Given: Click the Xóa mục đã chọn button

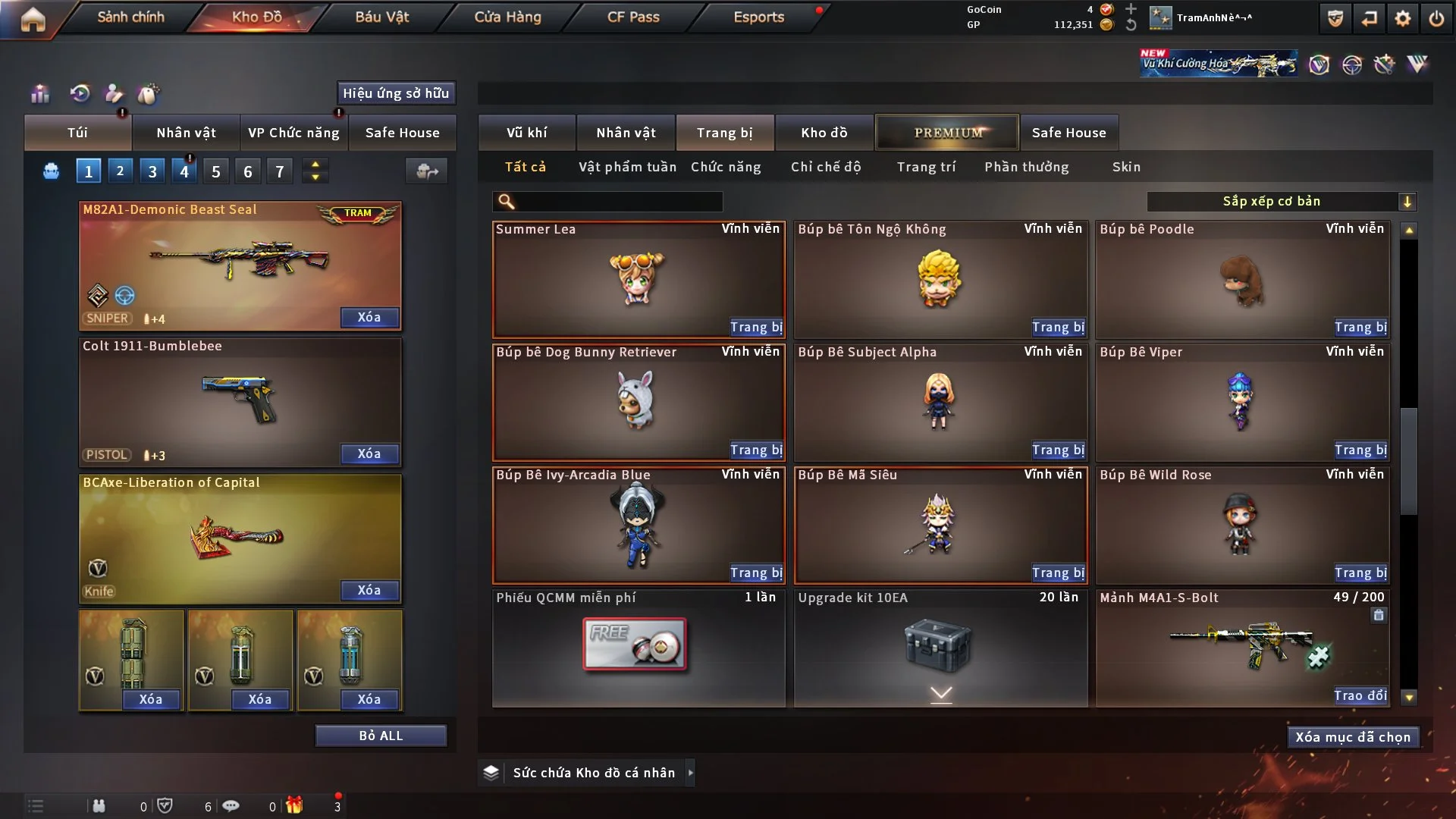Looking at the screenshot, I should tap(1352, 737).
